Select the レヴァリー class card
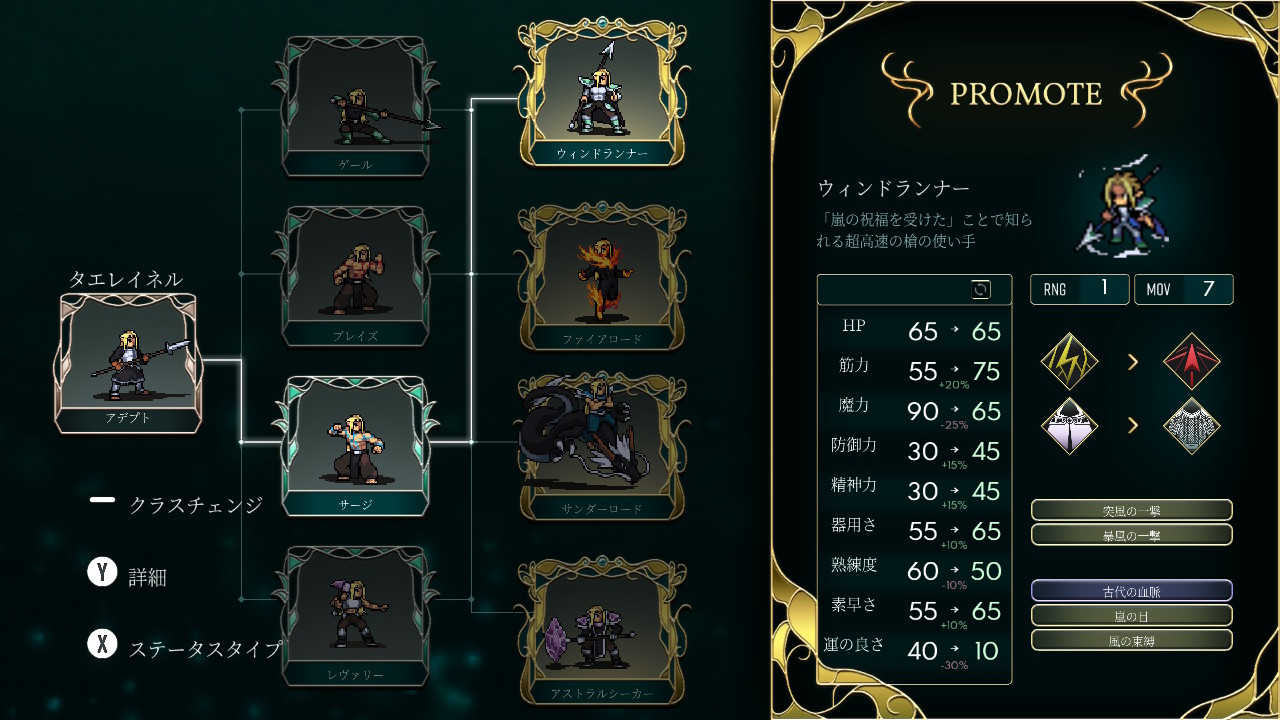This screenshot has height=720, width=1280. 356,616
